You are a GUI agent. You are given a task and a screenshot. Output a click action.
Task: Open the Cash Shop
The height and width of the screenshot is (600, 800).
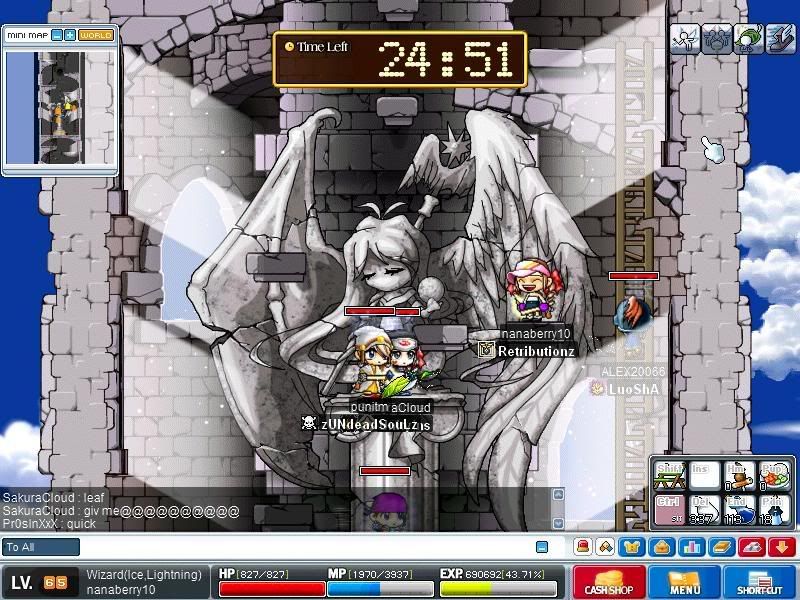608,582
